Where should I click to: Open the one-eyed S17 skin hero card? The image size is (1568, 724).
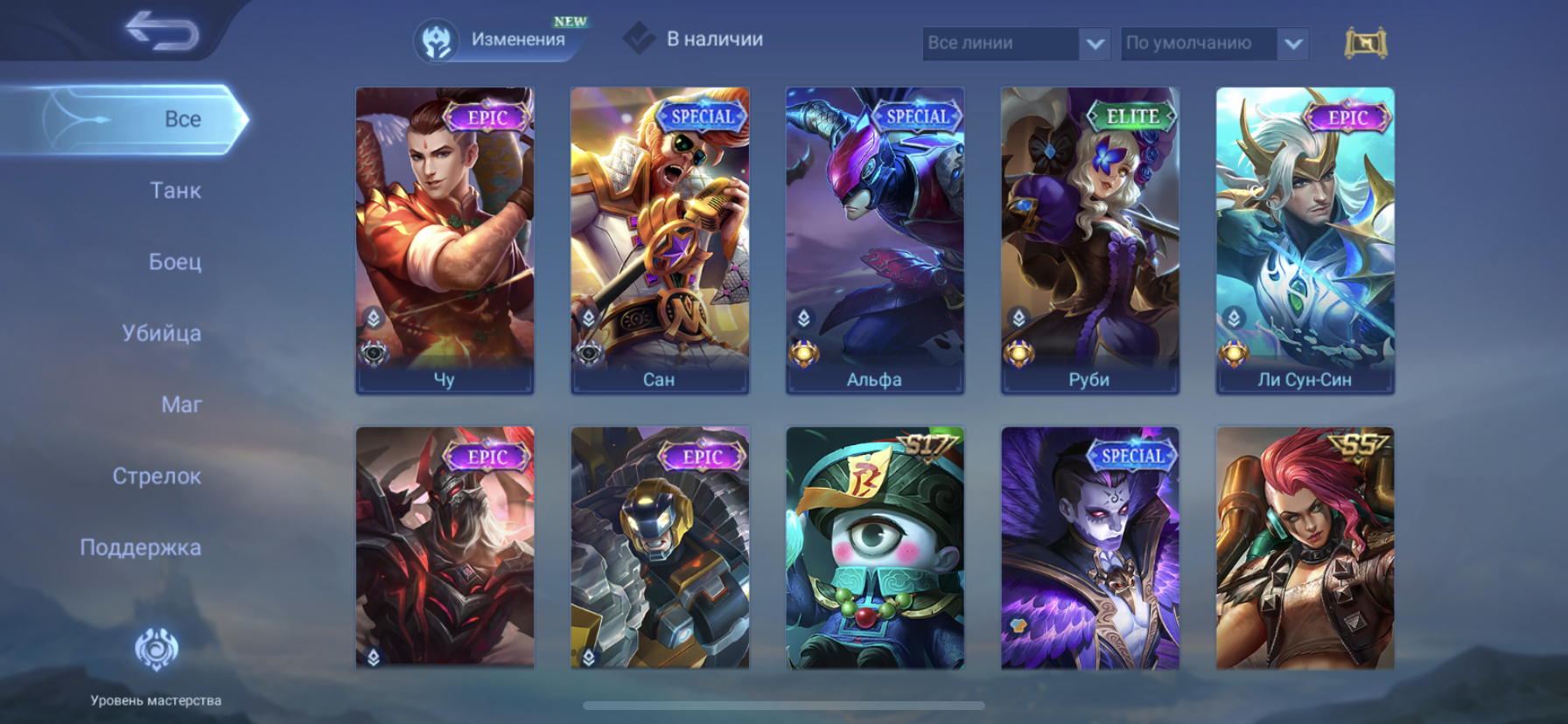(875, 547)
